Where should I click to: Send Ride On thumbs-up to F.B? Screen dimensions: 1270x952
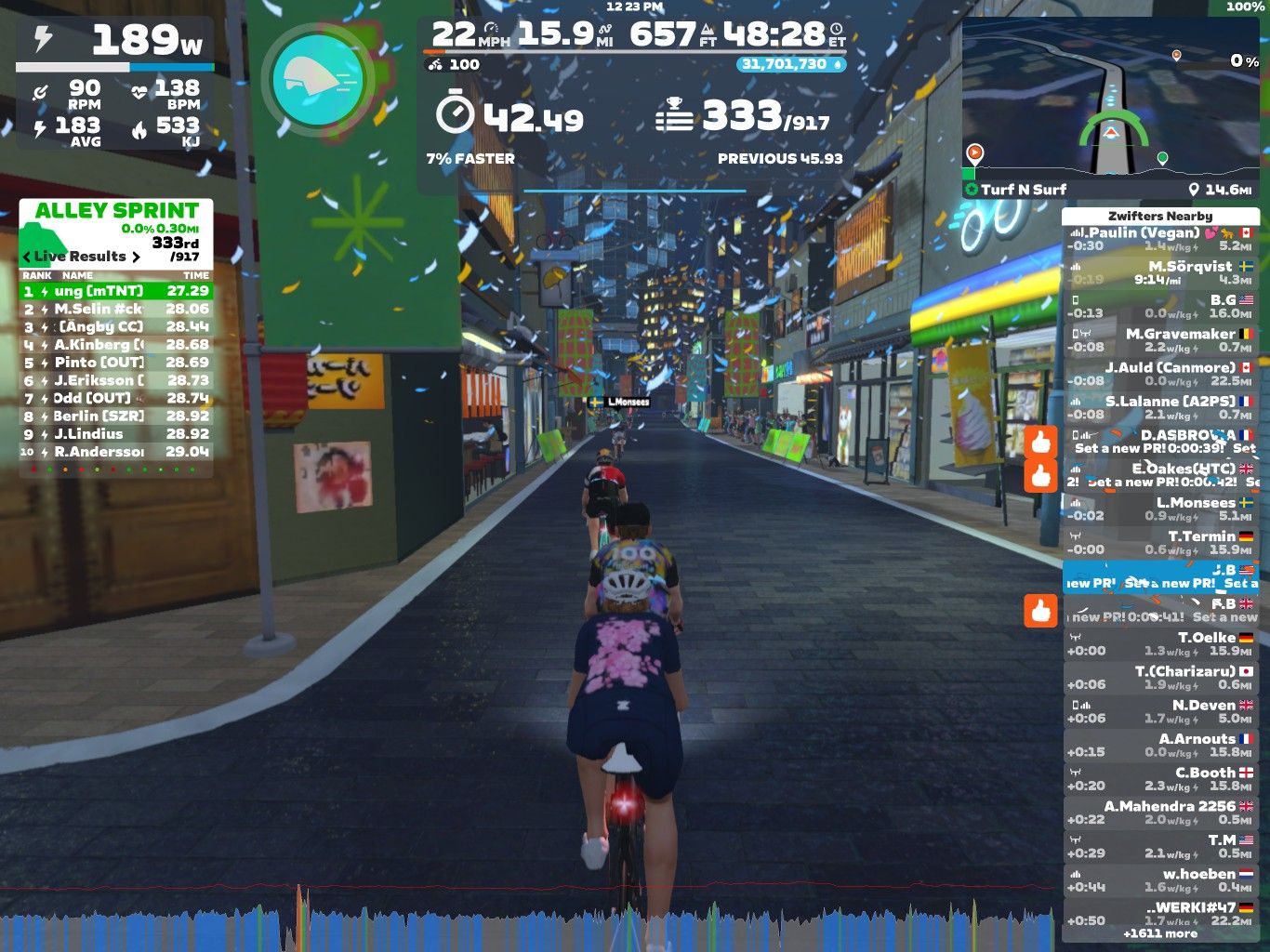(1041, 610)
